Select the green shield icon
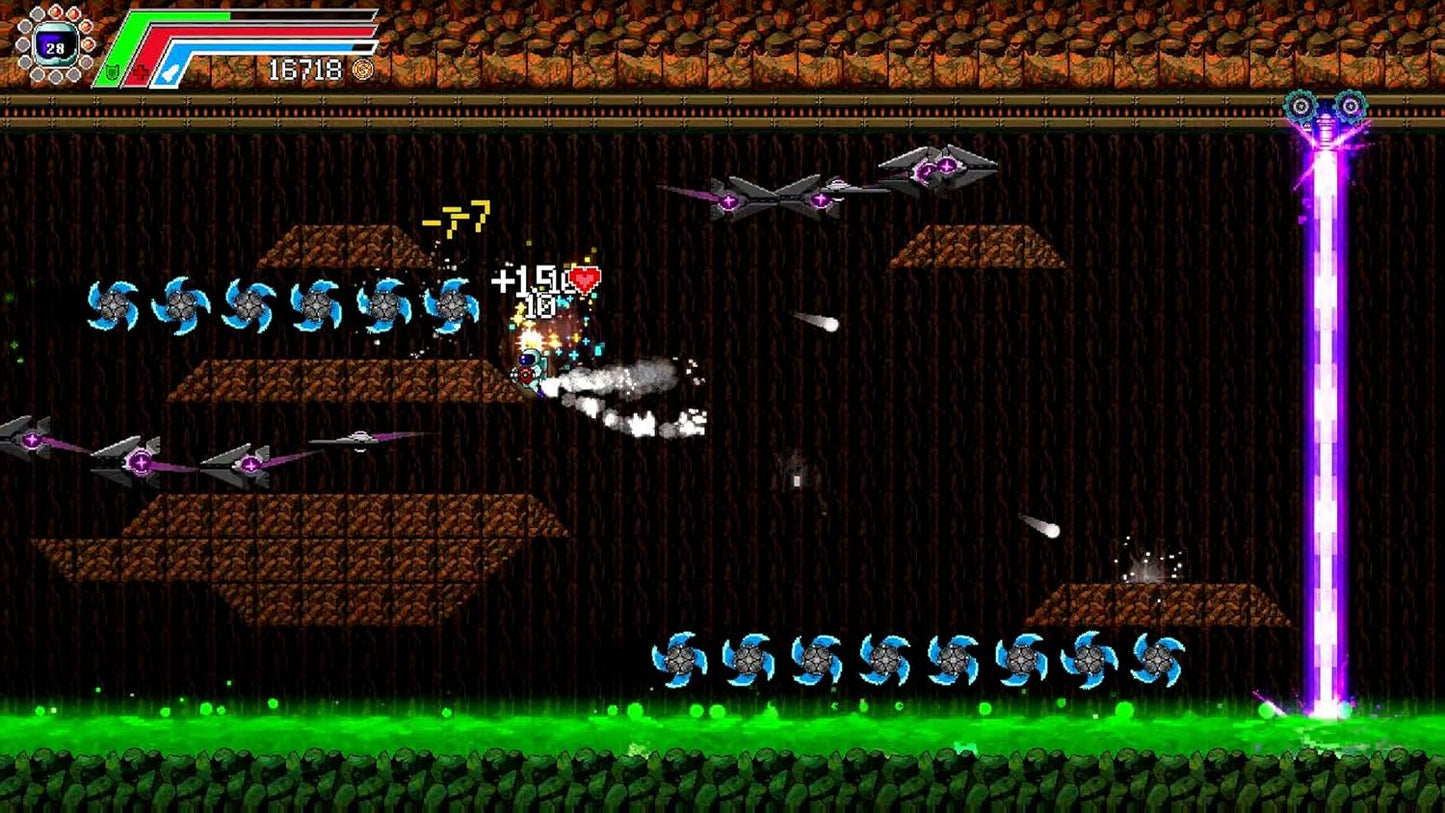This screenshot has width=1445, height=813. pyautogui.click(x=113, y=70)
